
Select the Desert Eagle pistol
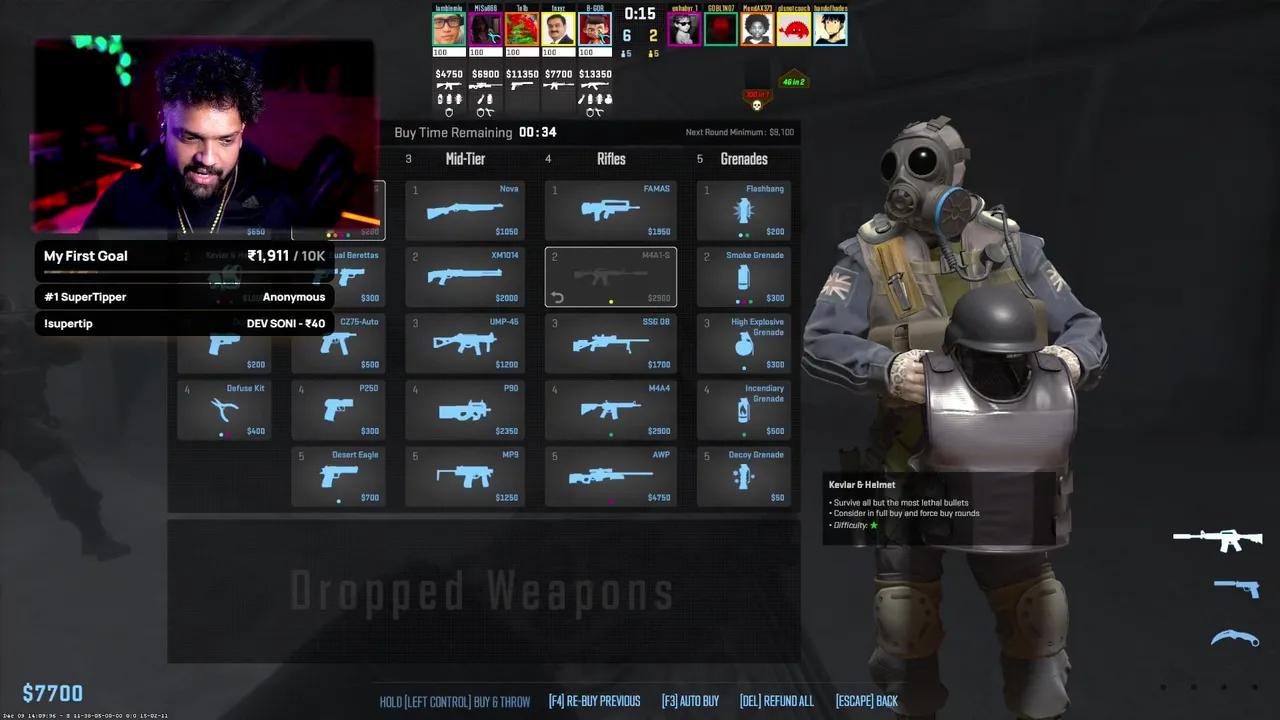coord(338,476)
